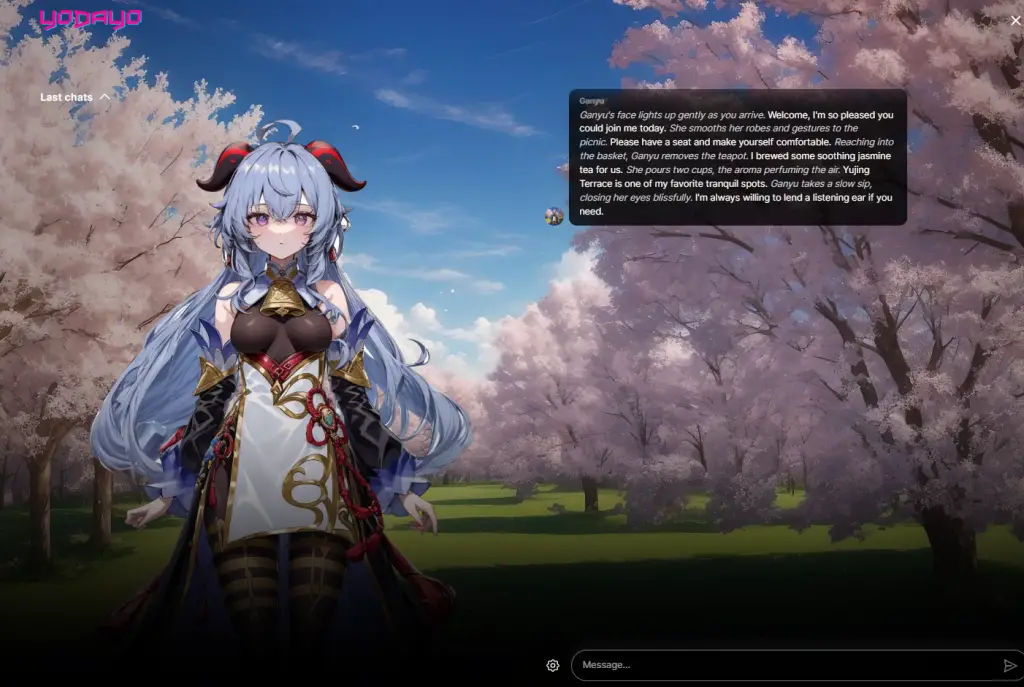Close the chat view with the X

click(x=1015, y=20)
